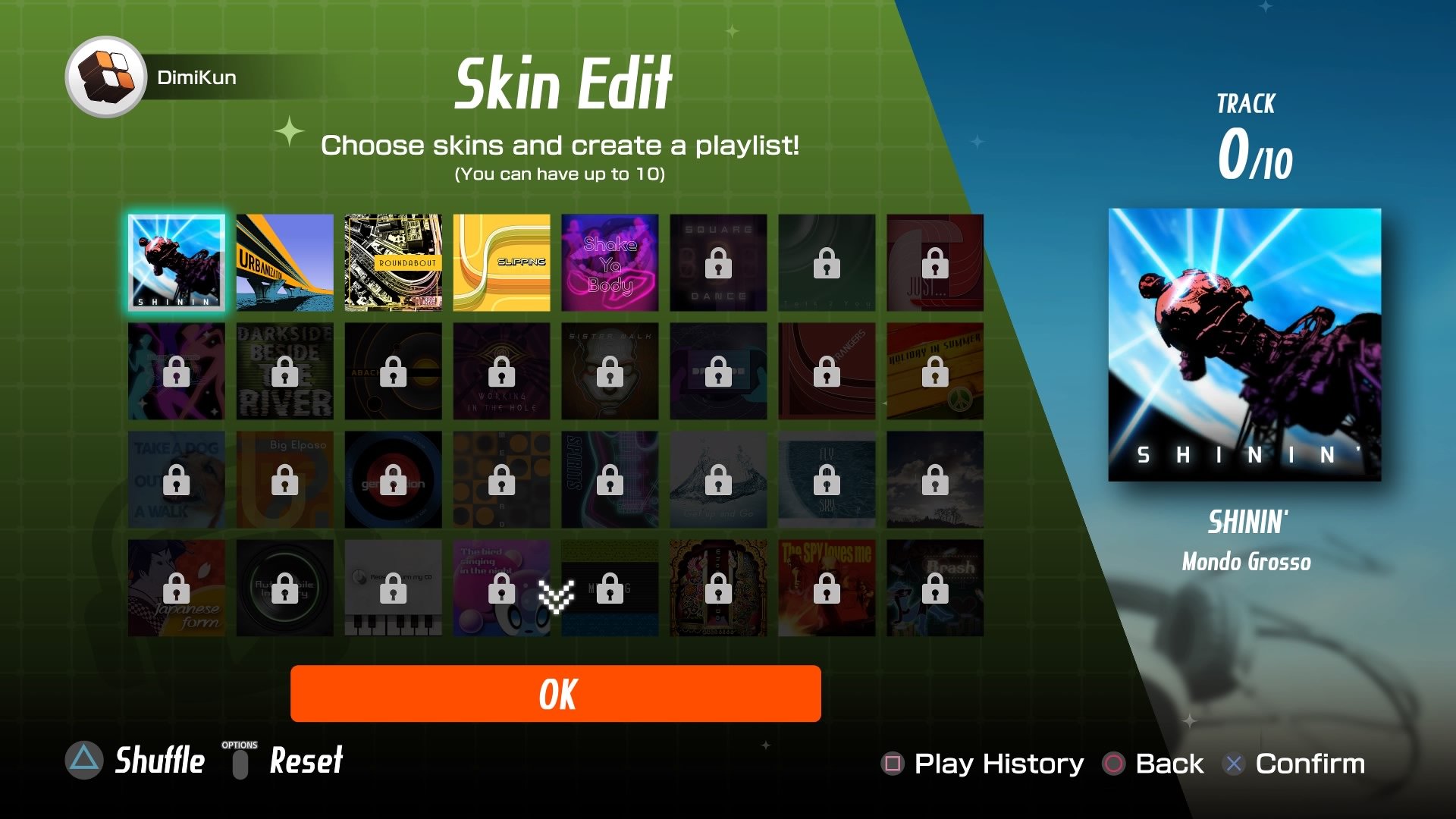
Task: Click the triangle Shuffle icon
Action: [x=84, y=762]
